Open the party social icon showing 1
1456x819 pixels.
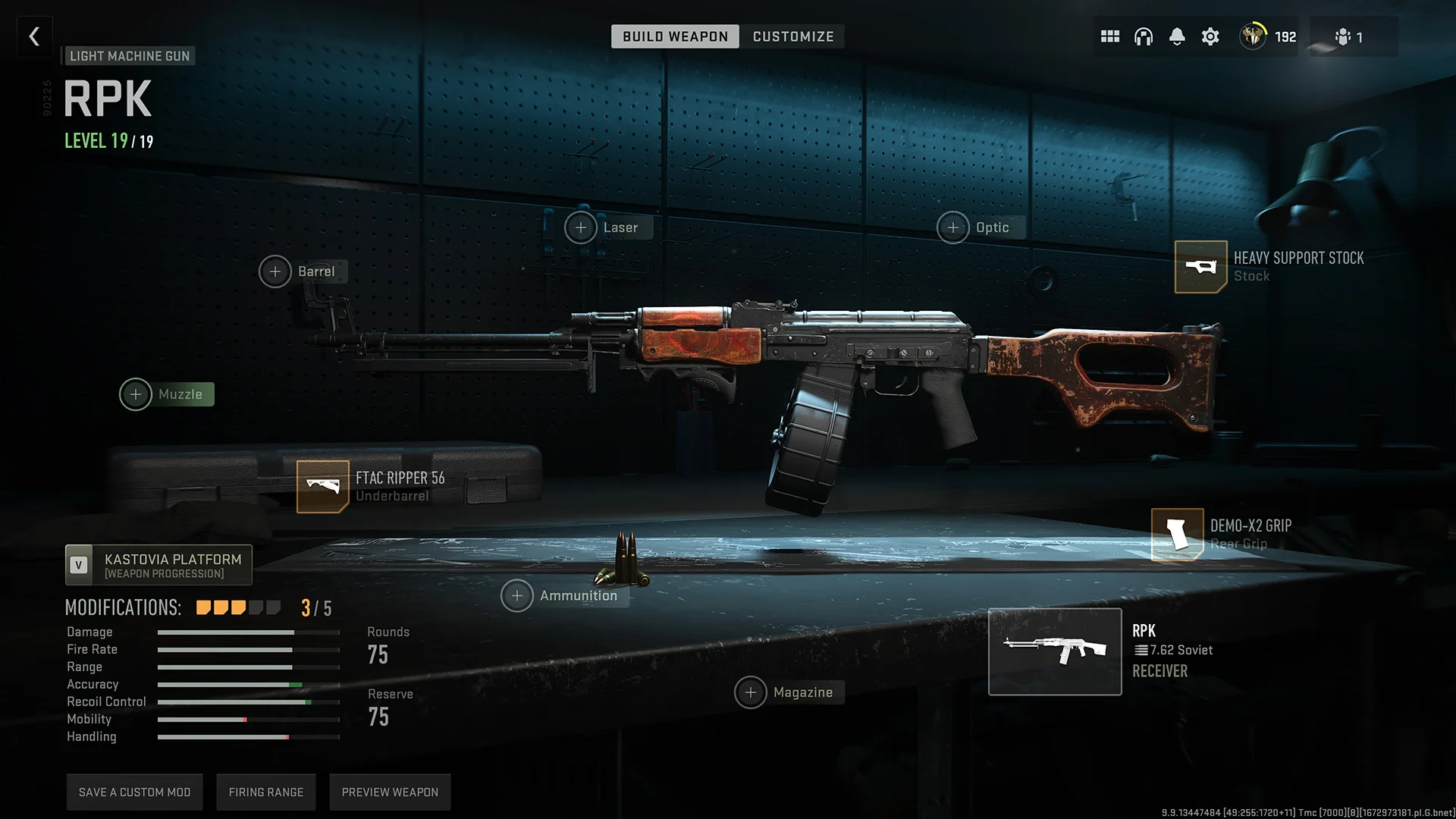pos(1350,36)
